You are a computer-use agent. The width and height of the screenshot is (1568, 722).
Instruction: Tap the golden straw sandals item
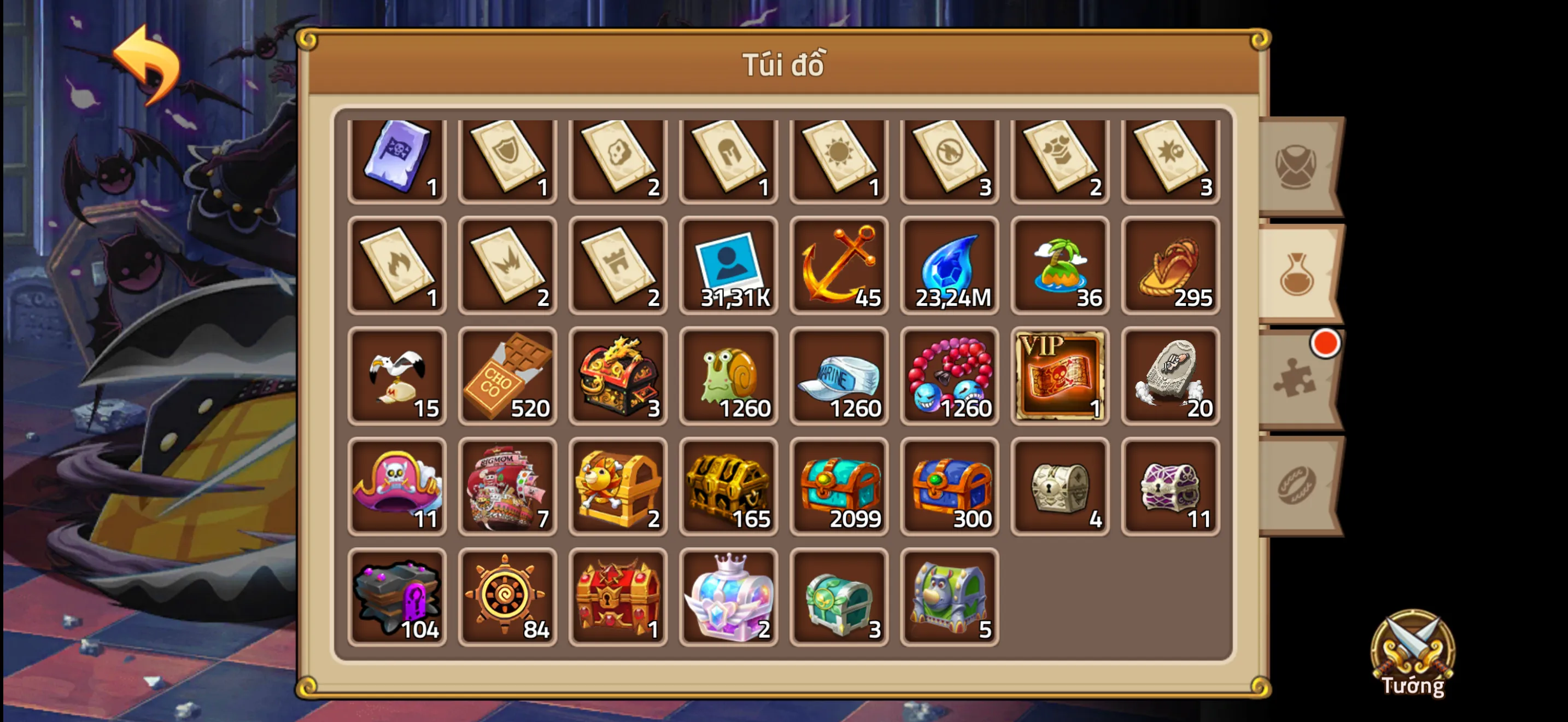pos(1171,266)
